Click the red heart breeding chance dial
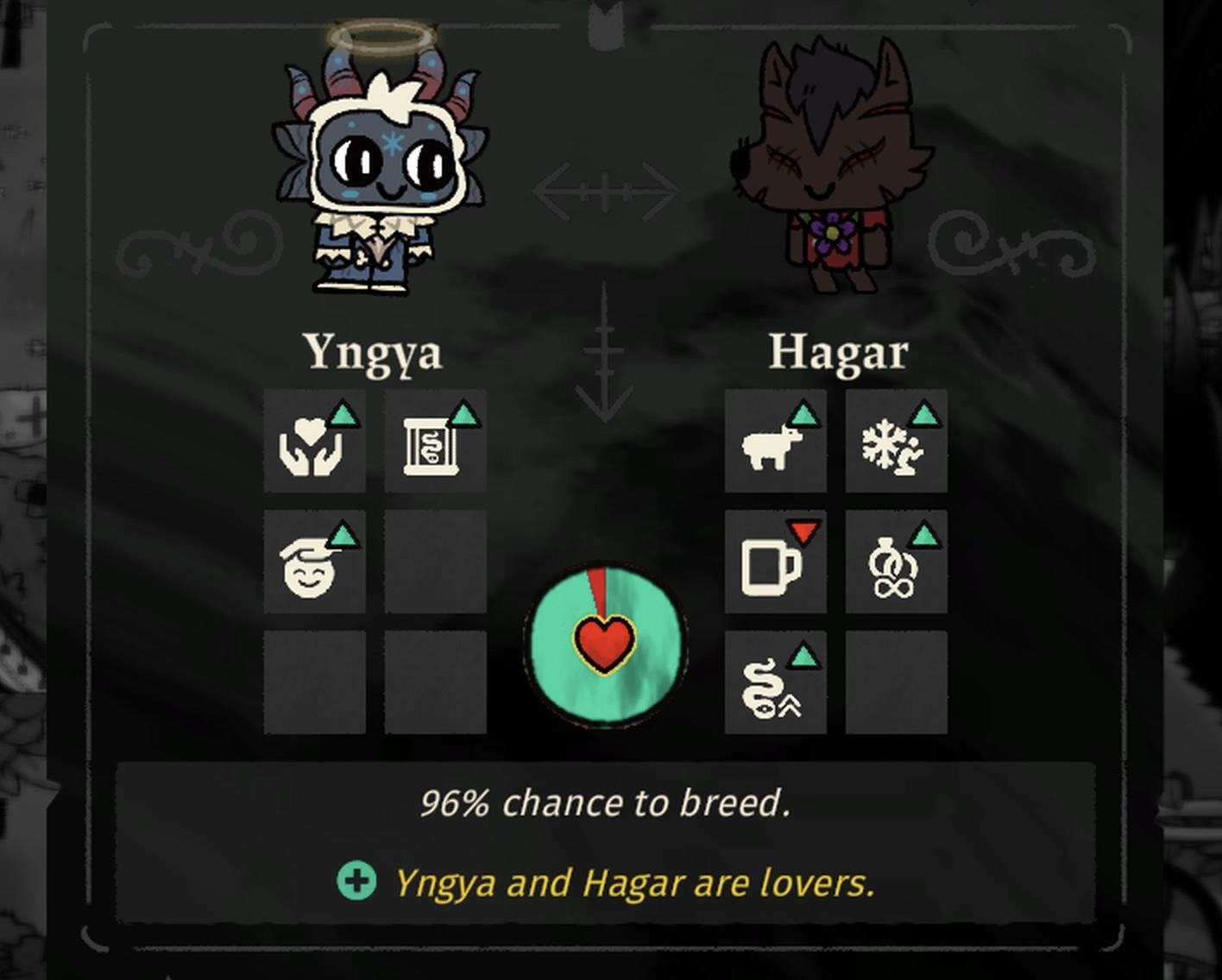Image resolution: width=1222 pixels, height=980 pixels. point(604,644)
